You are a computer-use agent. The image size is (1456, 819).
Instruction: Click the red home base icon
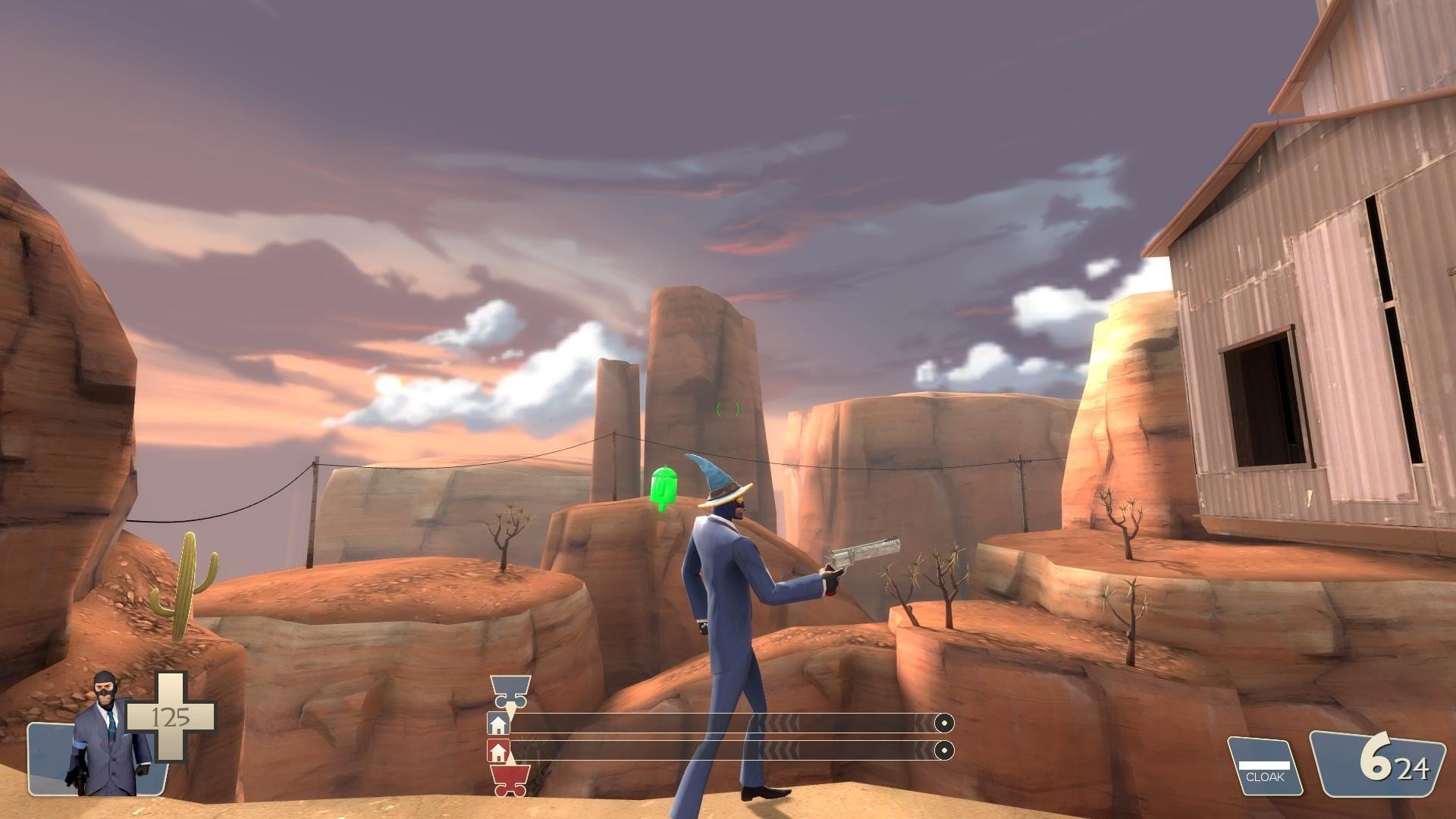[x=498, y=752]
